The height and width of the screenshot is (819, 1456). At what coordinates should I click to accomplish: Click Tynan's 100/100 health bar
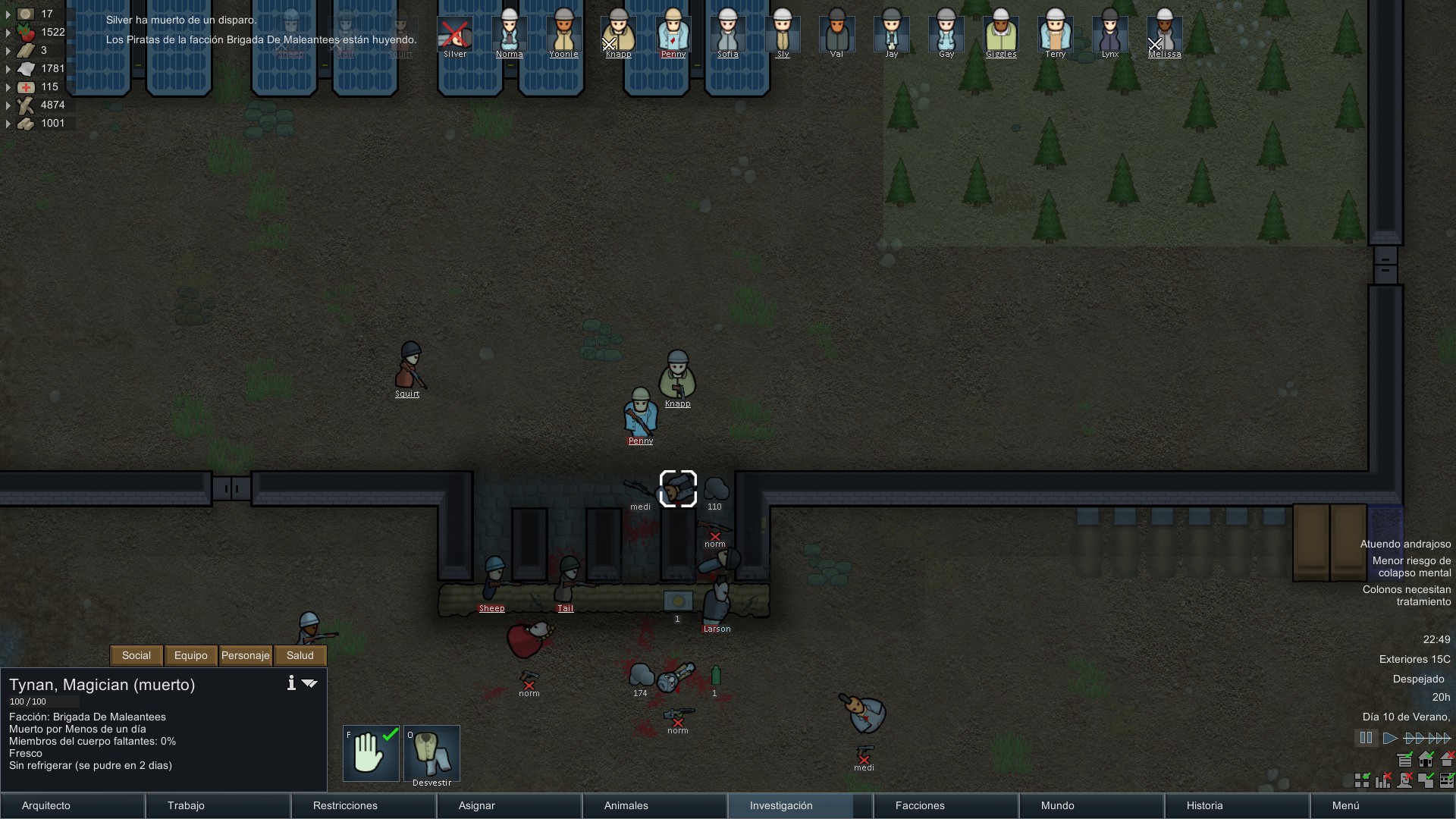(x=43, y=701)
